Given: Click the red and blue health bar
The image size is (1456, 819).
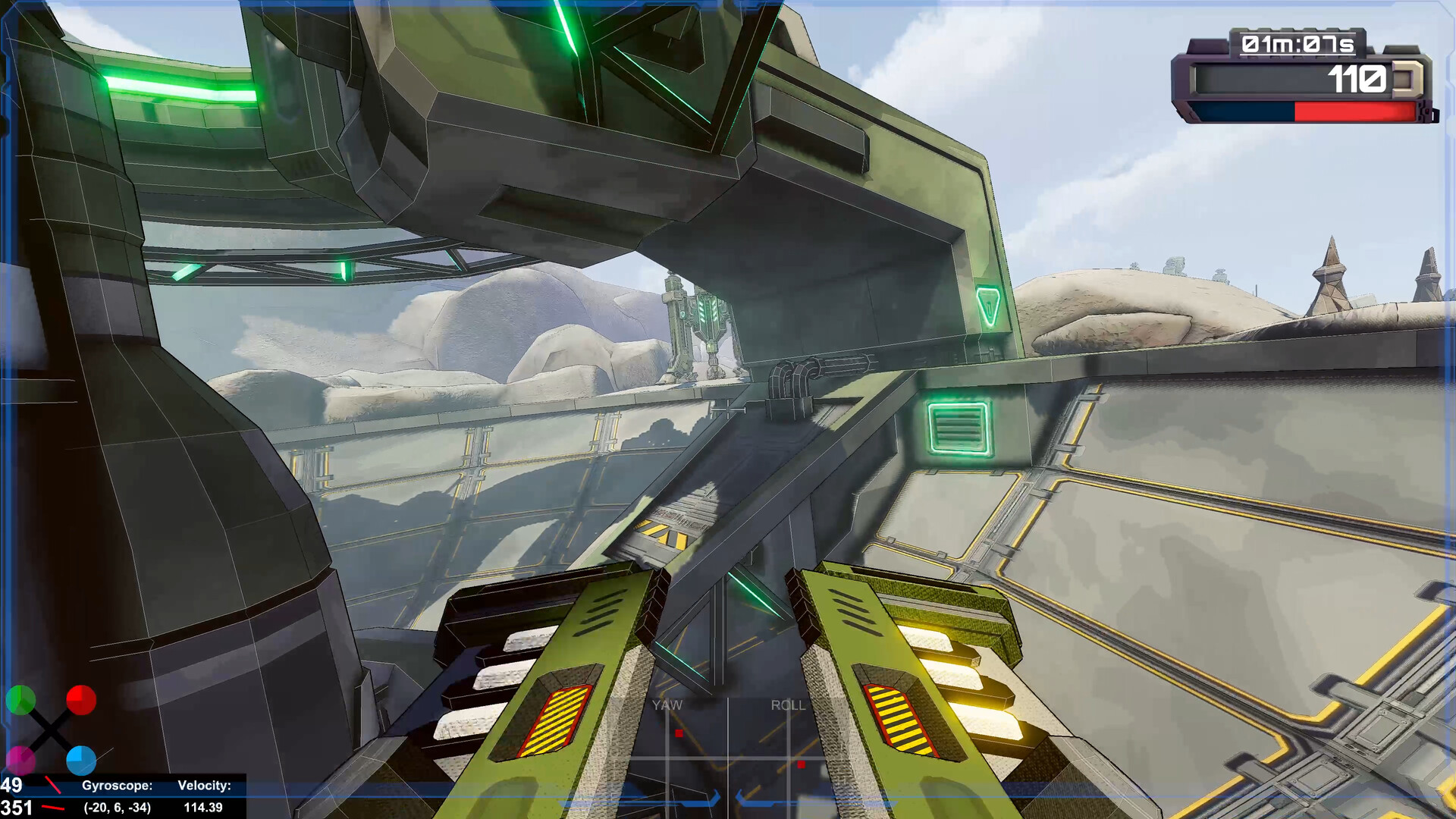Looking at the screenshot, I should [1301, 112].
